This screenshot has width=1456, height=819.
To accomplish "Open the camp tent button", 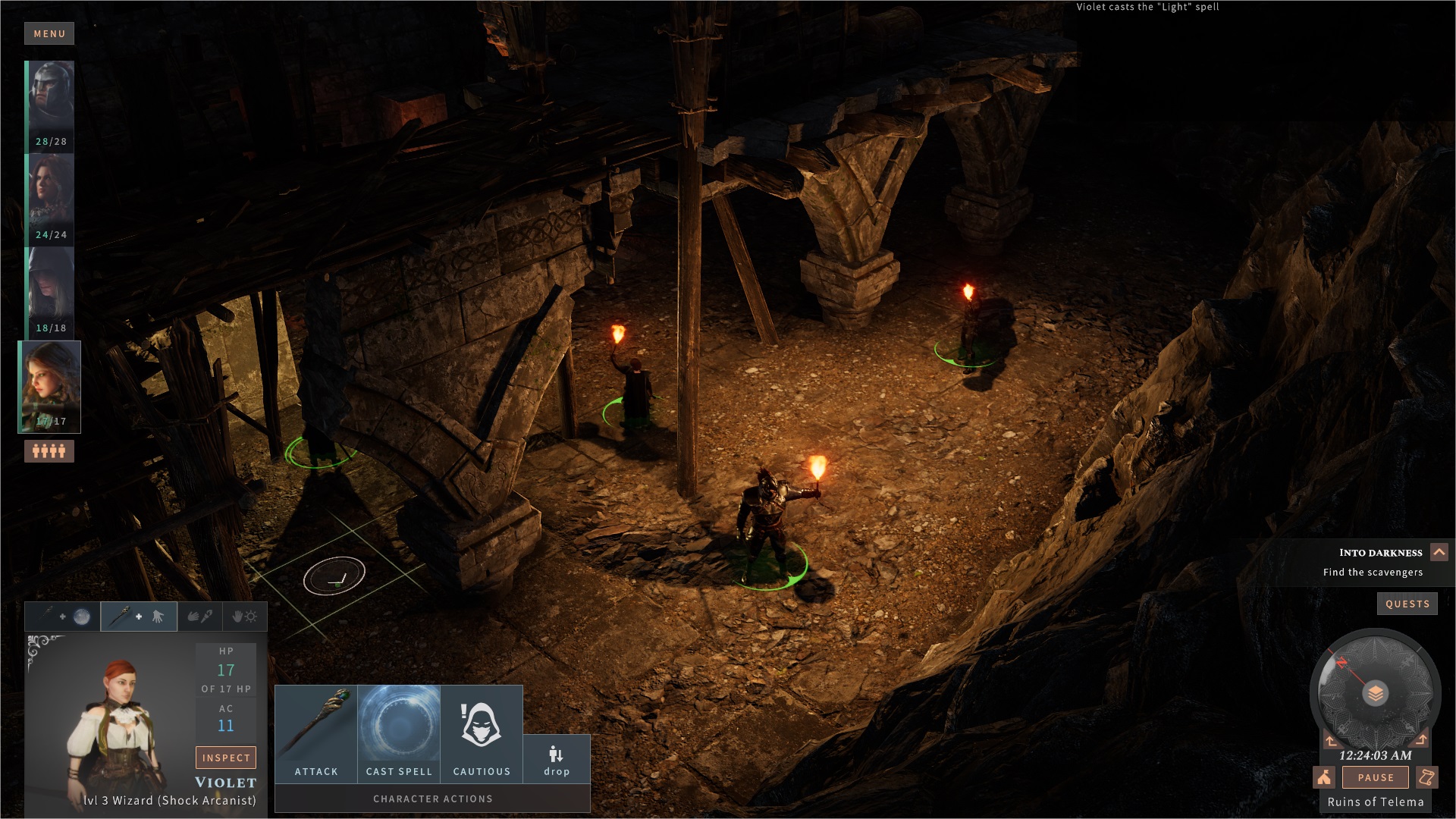I will click(x=1324, y=777).
